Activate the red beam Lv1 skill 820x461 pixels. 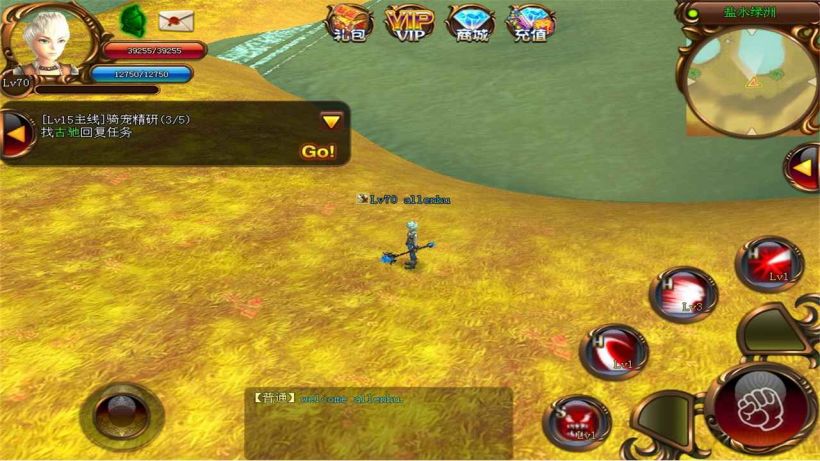(x=768, y=263)
